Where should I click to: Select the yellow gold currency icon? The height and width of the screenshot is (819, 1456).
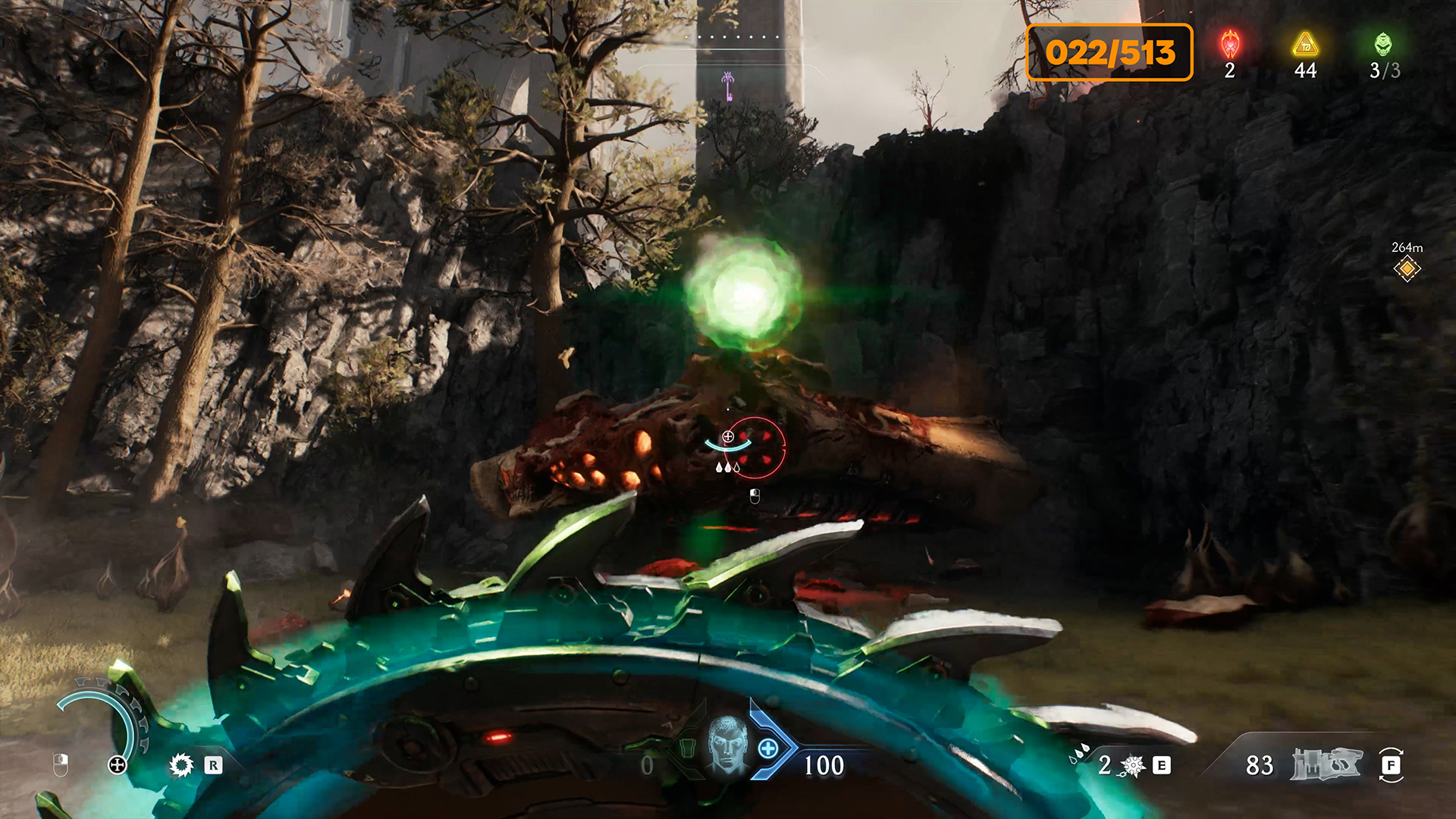tap(1305, 45)
